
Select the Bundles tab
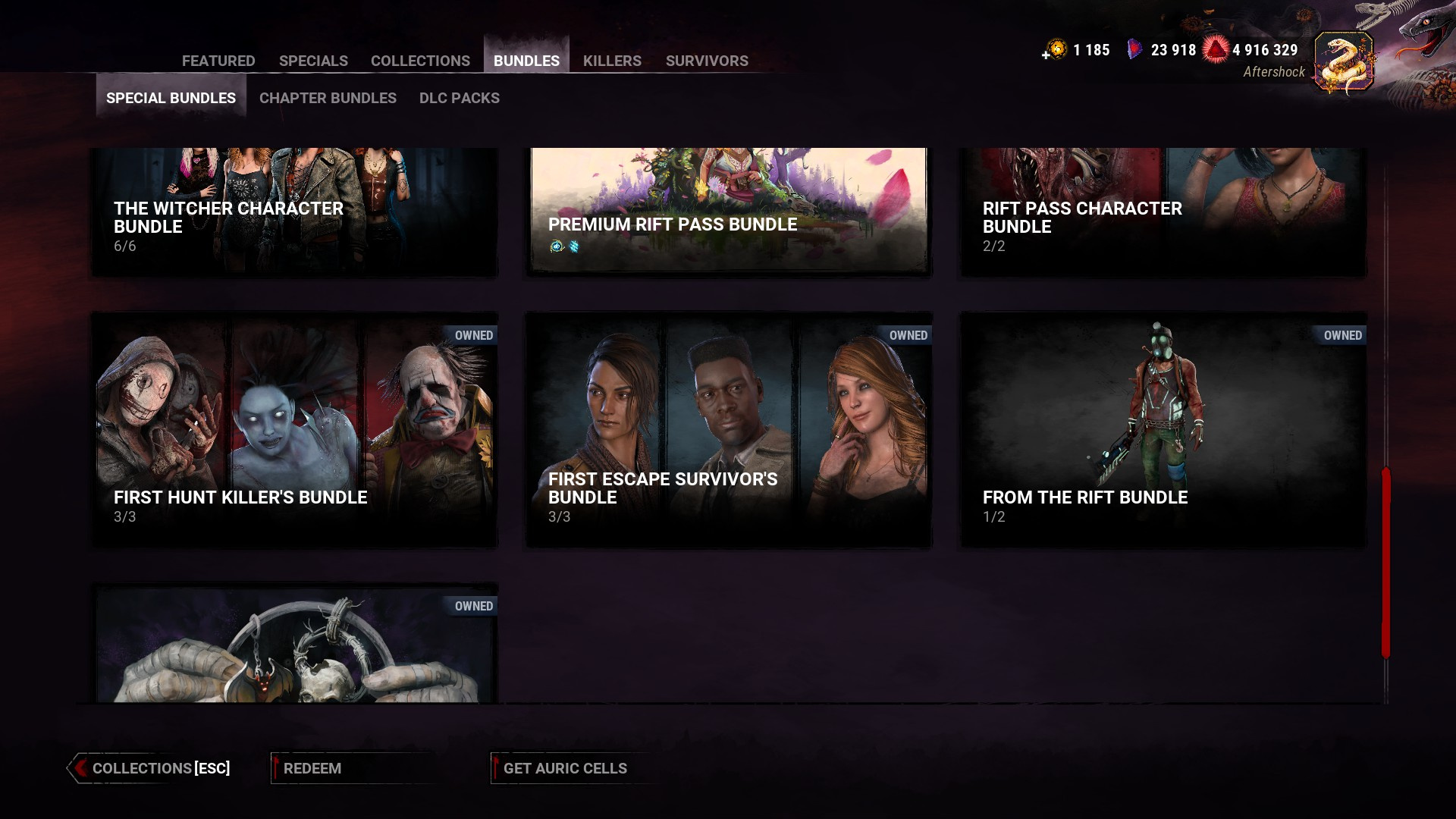[526, 61]
